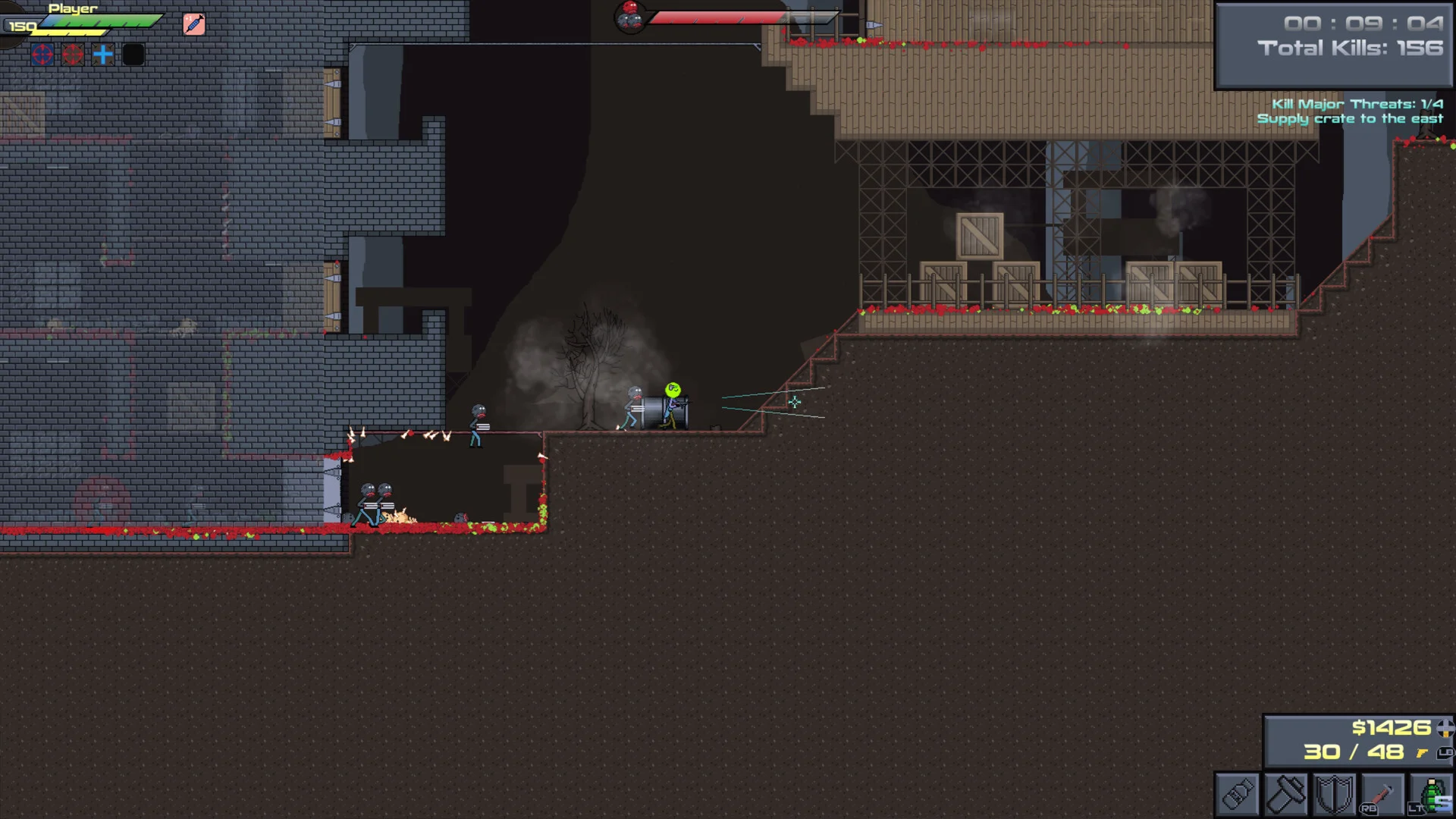This screenshot has height=819, width=1456.
Task: Click the pink syringe buff icon
Action: (x=194, y=24)
